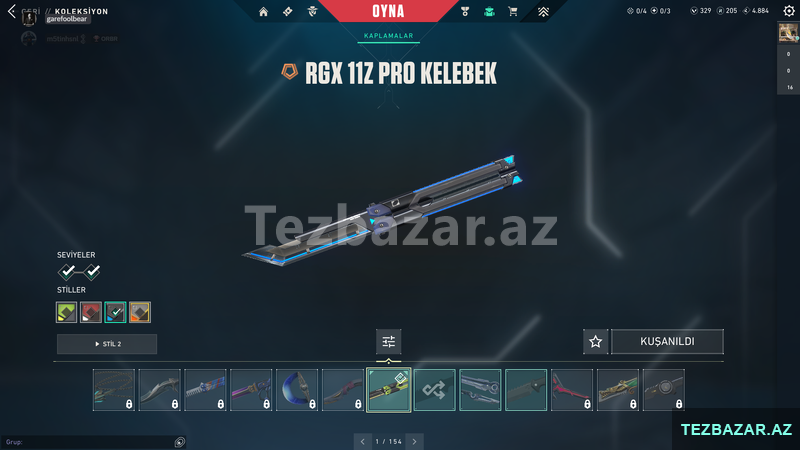Go to previous page of skins
This screenshot has width=800, height=450.
(362, 441)
